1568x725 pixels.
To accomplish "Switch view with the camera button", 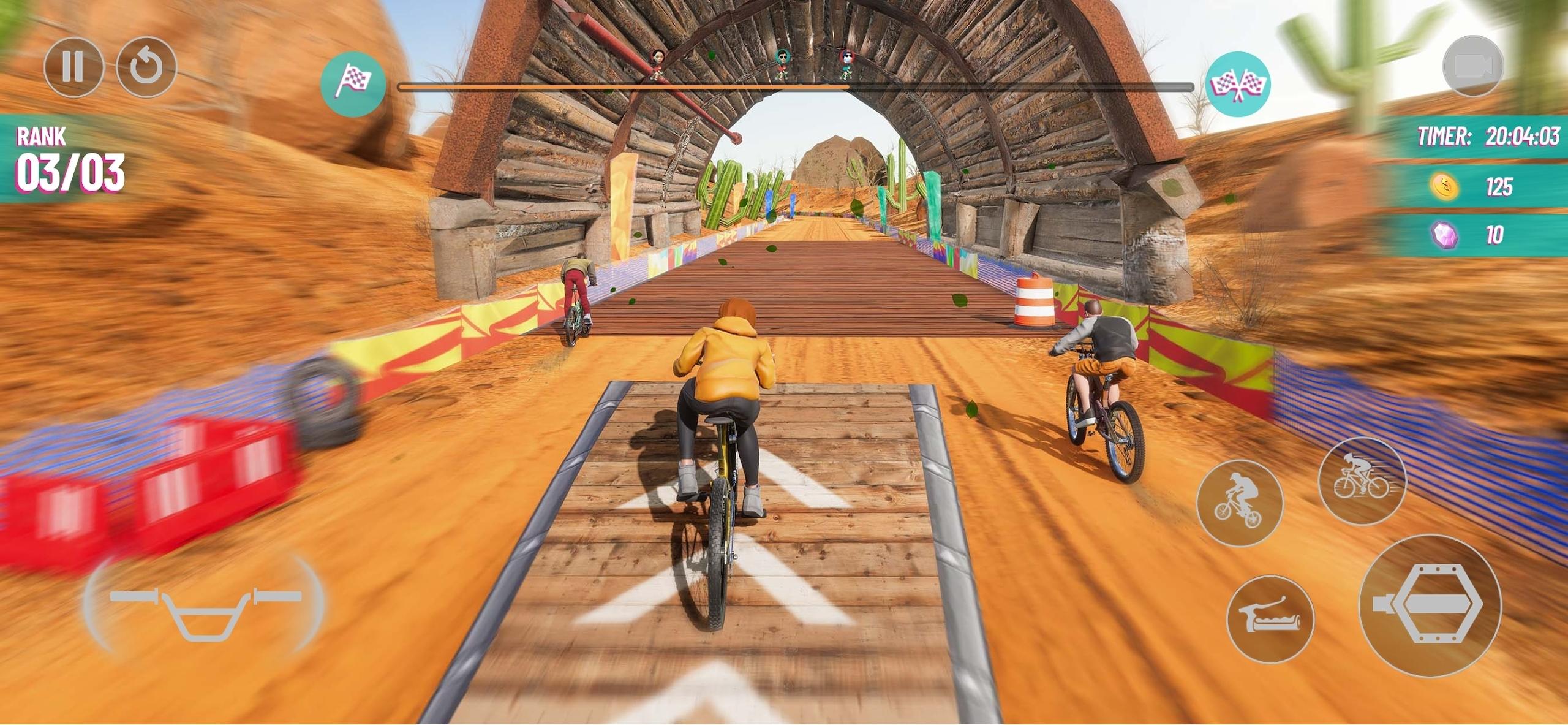I will (x=1472, y=67).
